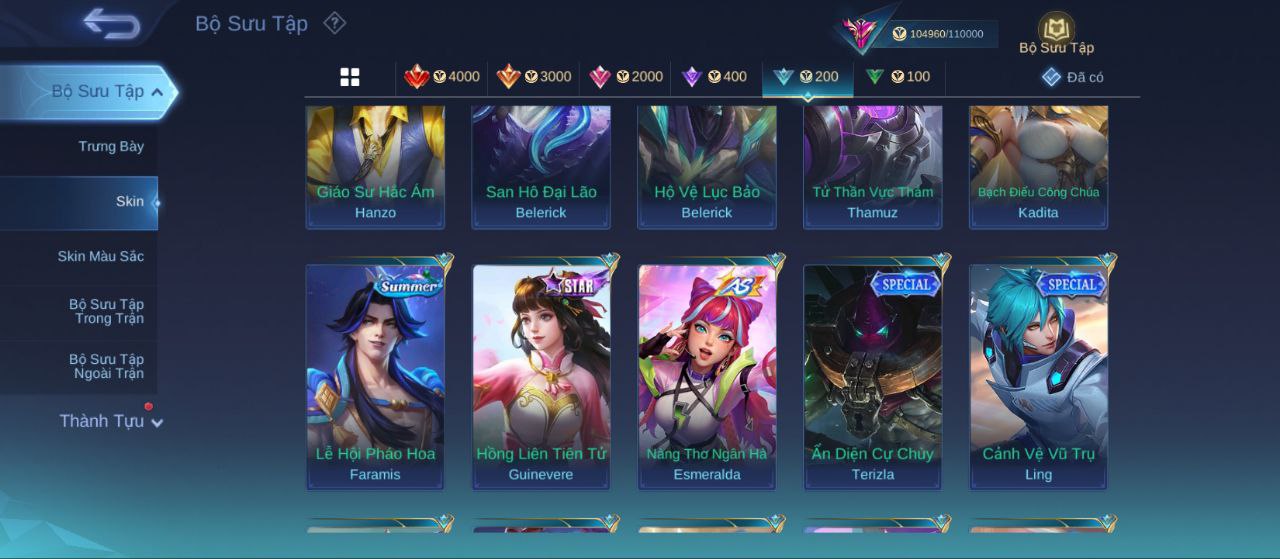Open Bộ Sưu Tập Trong Trận
This screenshot has width=1280, height=559.
coord(106,311)
